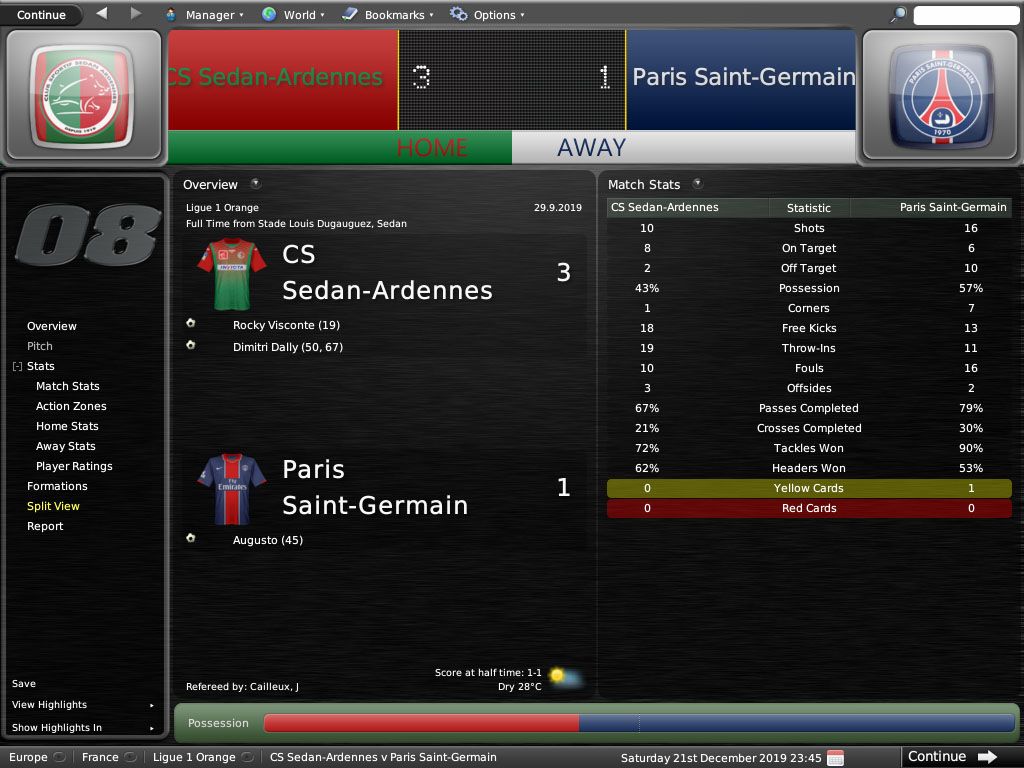1024x768 pixels.
Task: Collapse the Stats tree expander
Action: 17,367
